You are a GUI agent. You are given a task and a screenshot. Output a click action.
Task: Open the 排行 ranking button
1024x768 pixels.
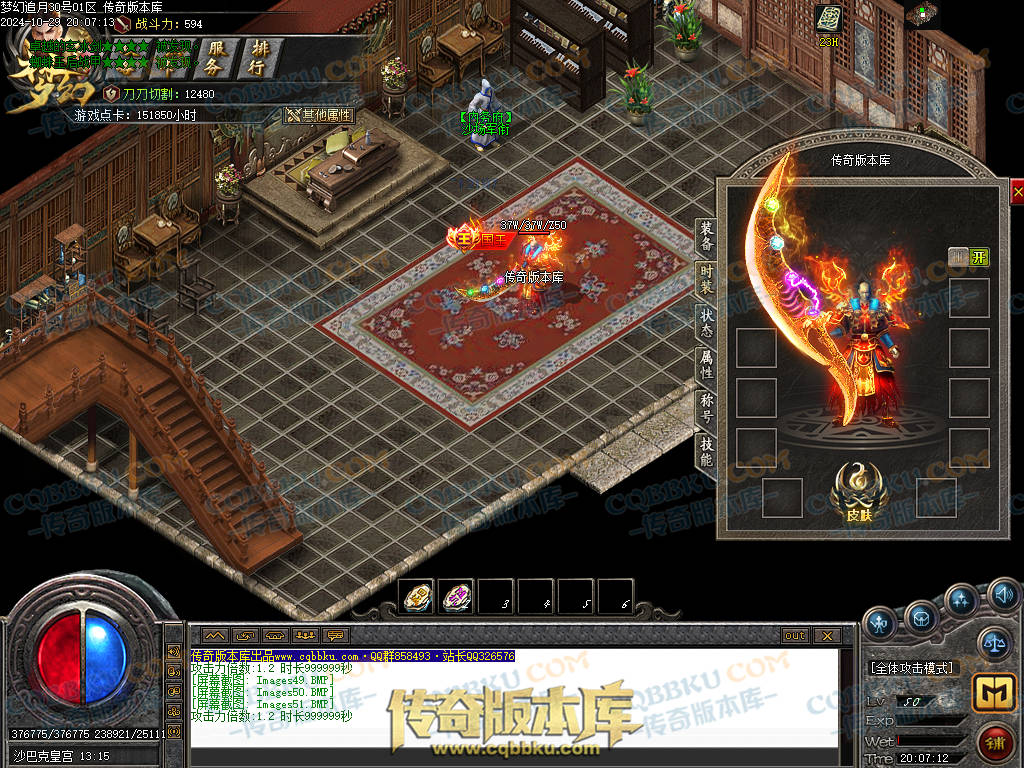259,57
